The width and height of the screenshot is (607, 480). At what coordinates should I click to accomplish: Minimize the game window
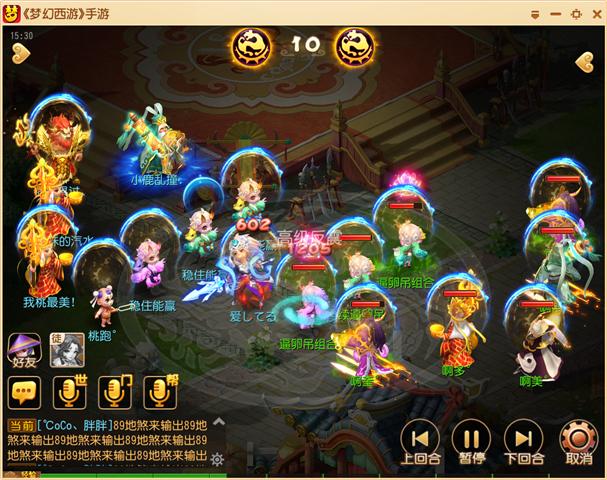tap(558, 12)
